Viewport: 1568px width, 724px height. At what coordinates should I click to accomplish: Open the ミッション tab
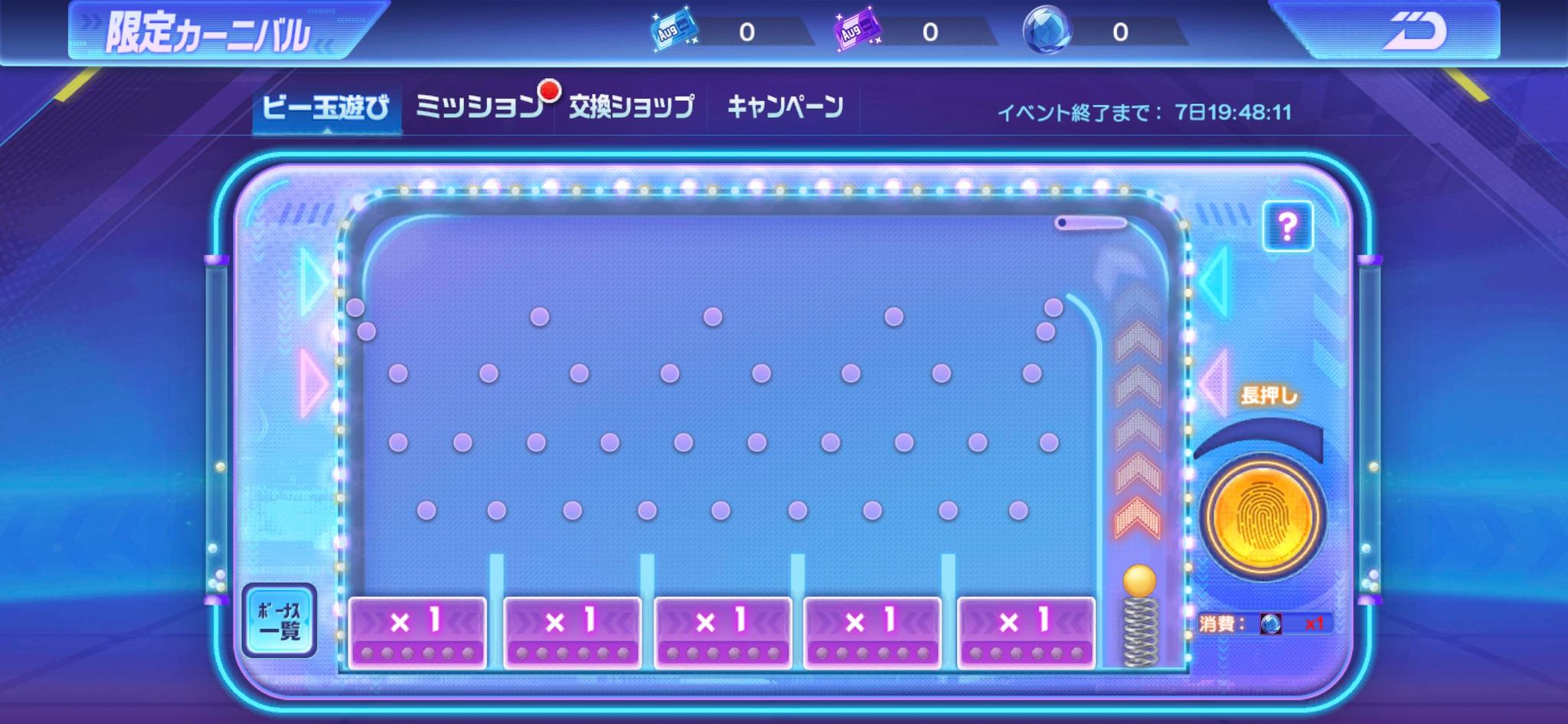click(x=479, y=107)
